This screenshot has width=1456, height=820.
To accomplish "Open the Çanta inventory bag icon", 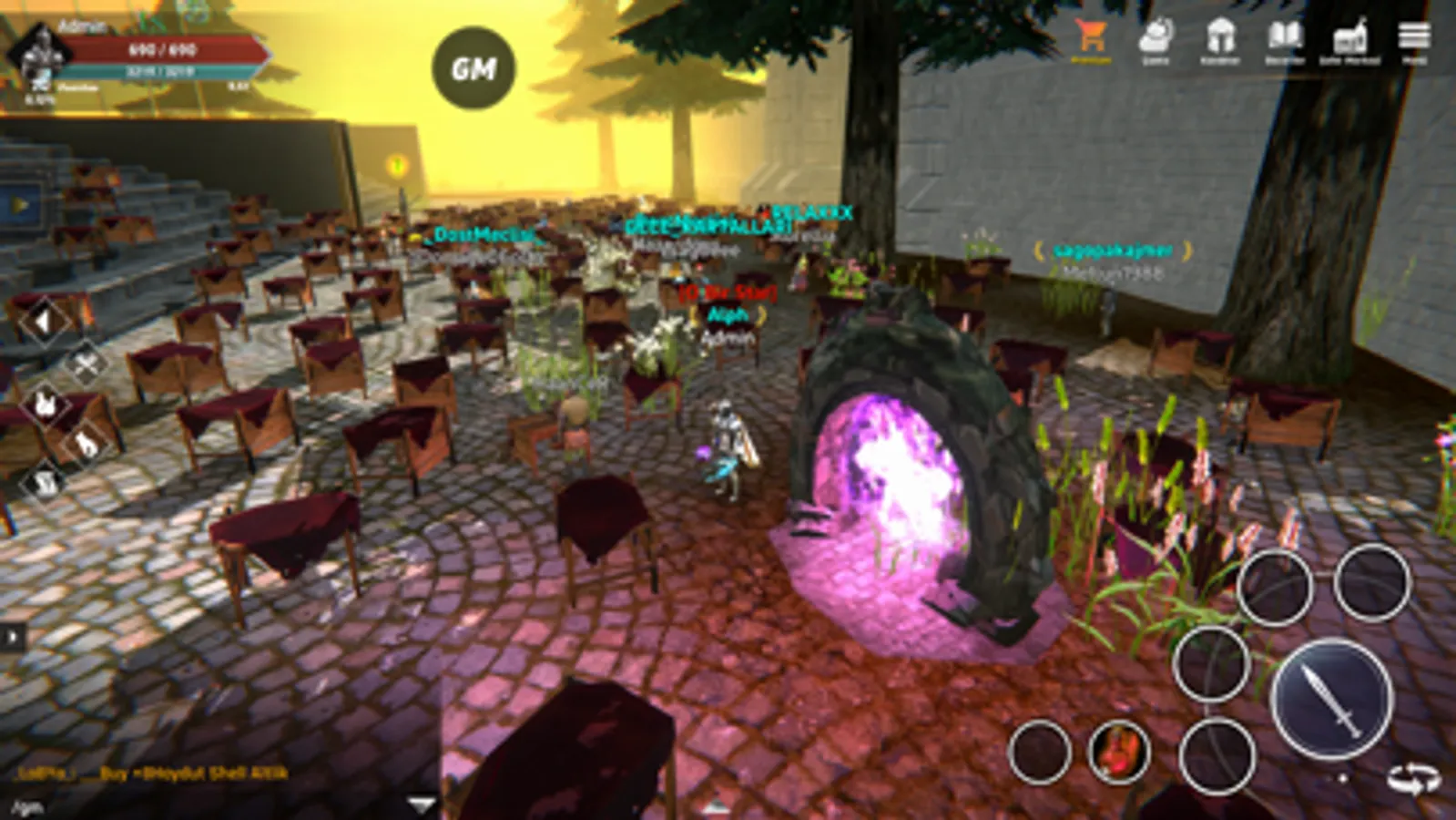I will [x=1156, y=38].
